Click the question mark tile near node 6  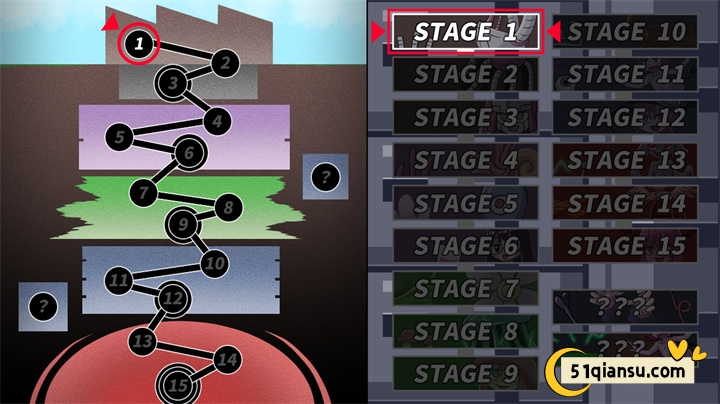coord(325,177)
